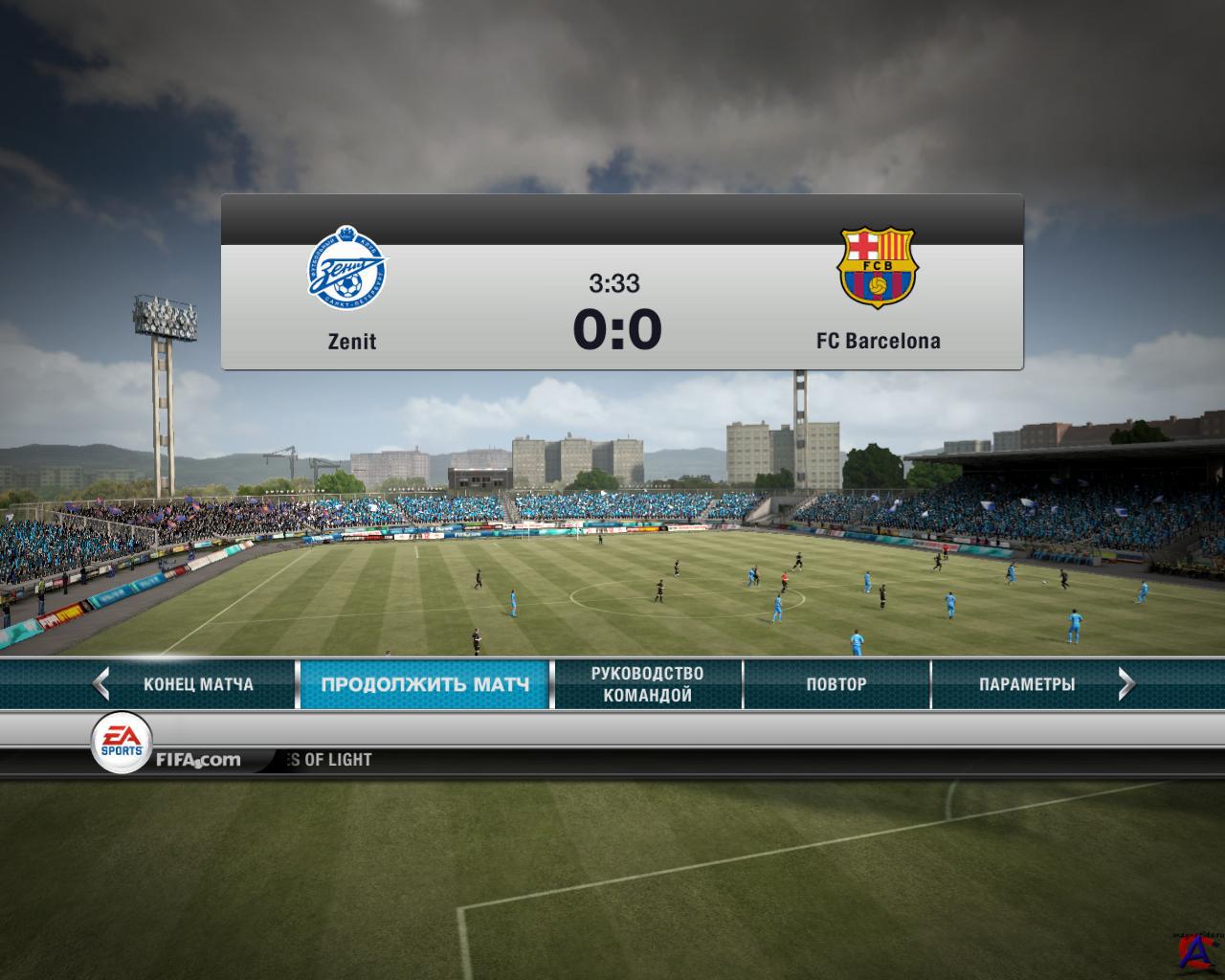Viewport: 1225px width, 980px height.
Task: Open the Руководство командой menu
Action: point(647,684)
